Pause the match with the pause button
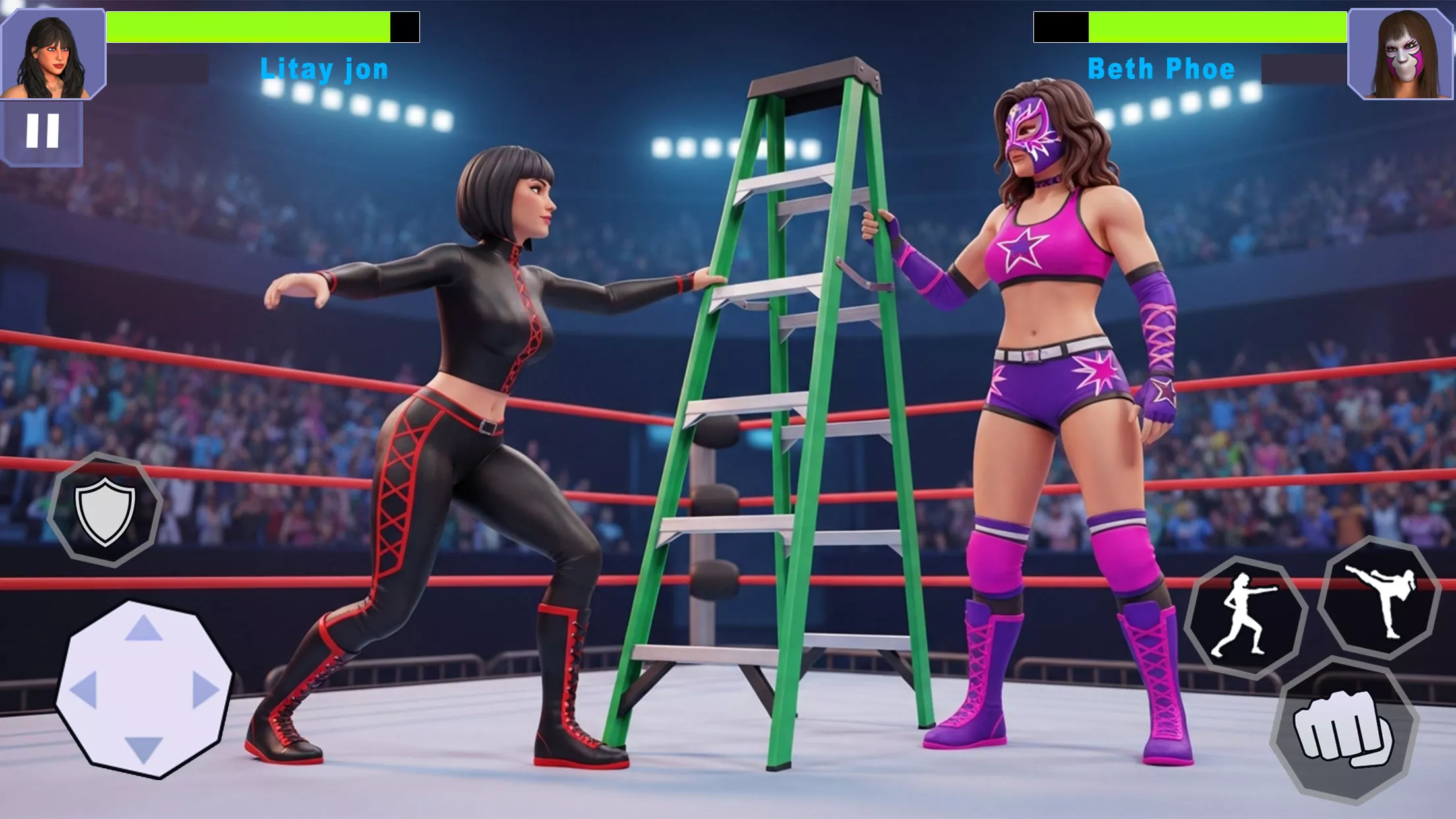The width and height of the screenshot is (1456, 819). click(42, 131)
